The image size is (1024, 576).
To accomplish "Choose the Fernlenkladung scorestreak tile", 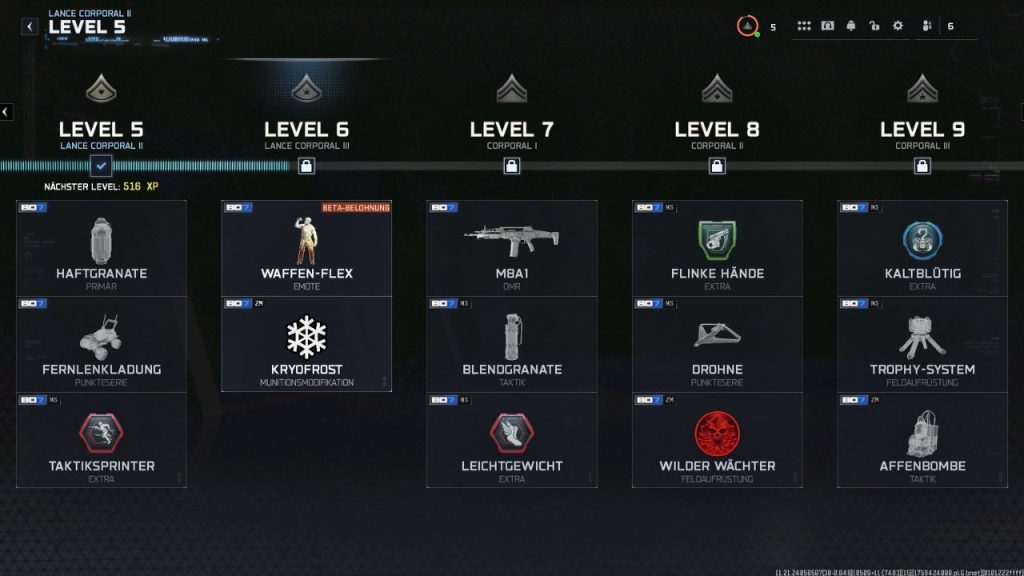I will click(x=101, y=344).
